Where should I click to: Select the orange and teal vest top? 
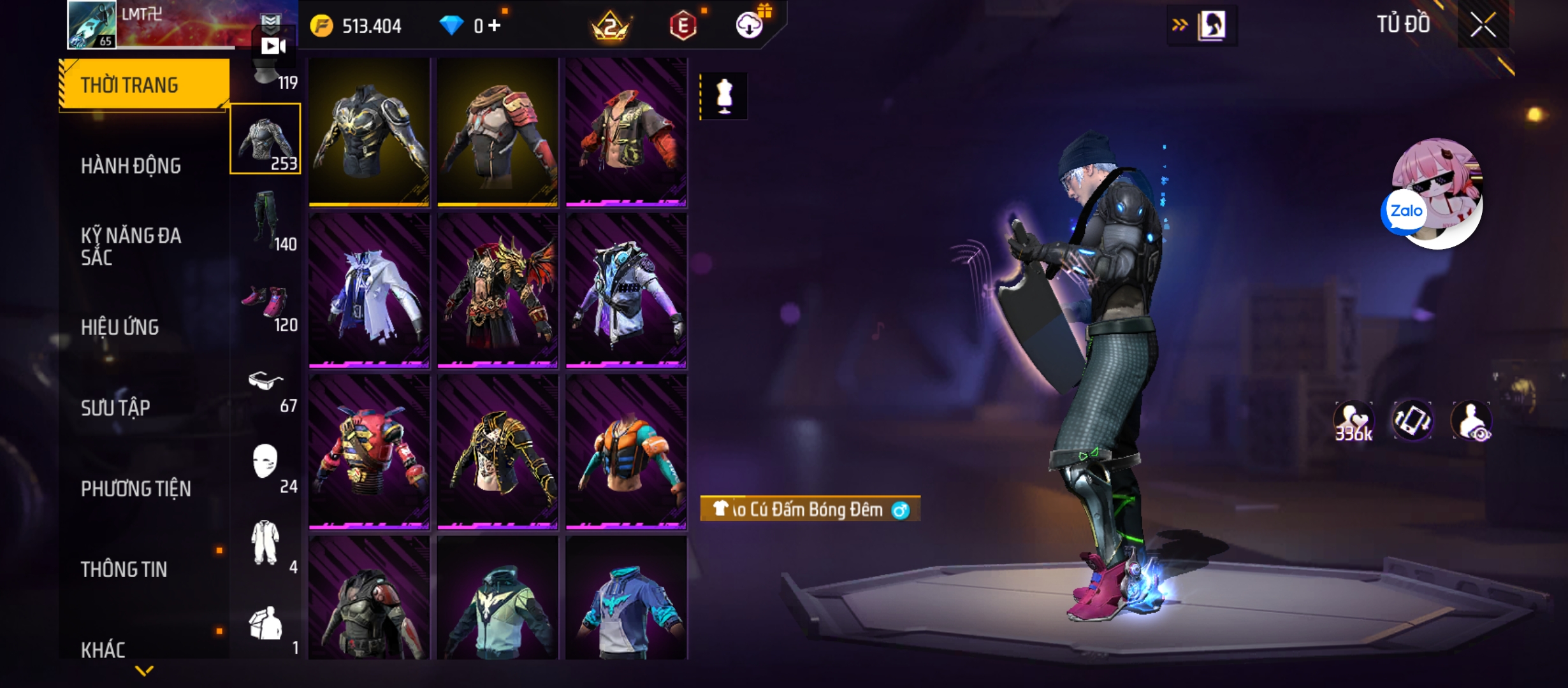(626, 452)
